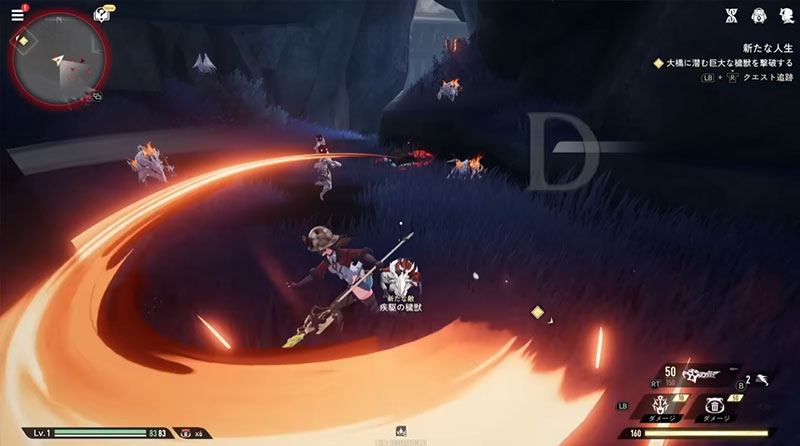The width and height of the screenshot is (800, 446).
Task: Click the hourglass-shaped icon at top right
Action: coord(731,15)
